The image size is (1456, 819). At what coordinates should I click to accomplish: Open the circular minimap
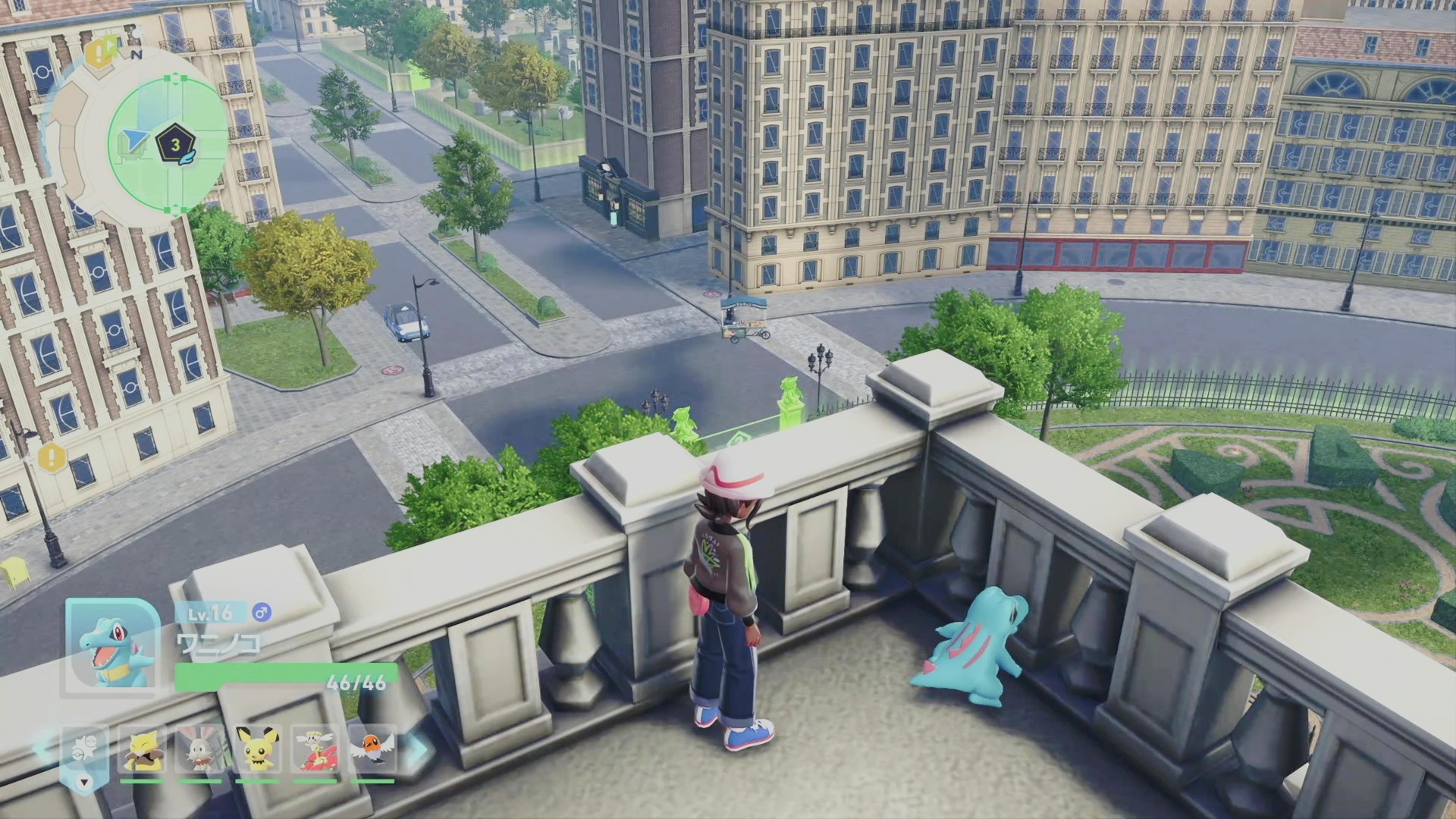click(168, 143)
